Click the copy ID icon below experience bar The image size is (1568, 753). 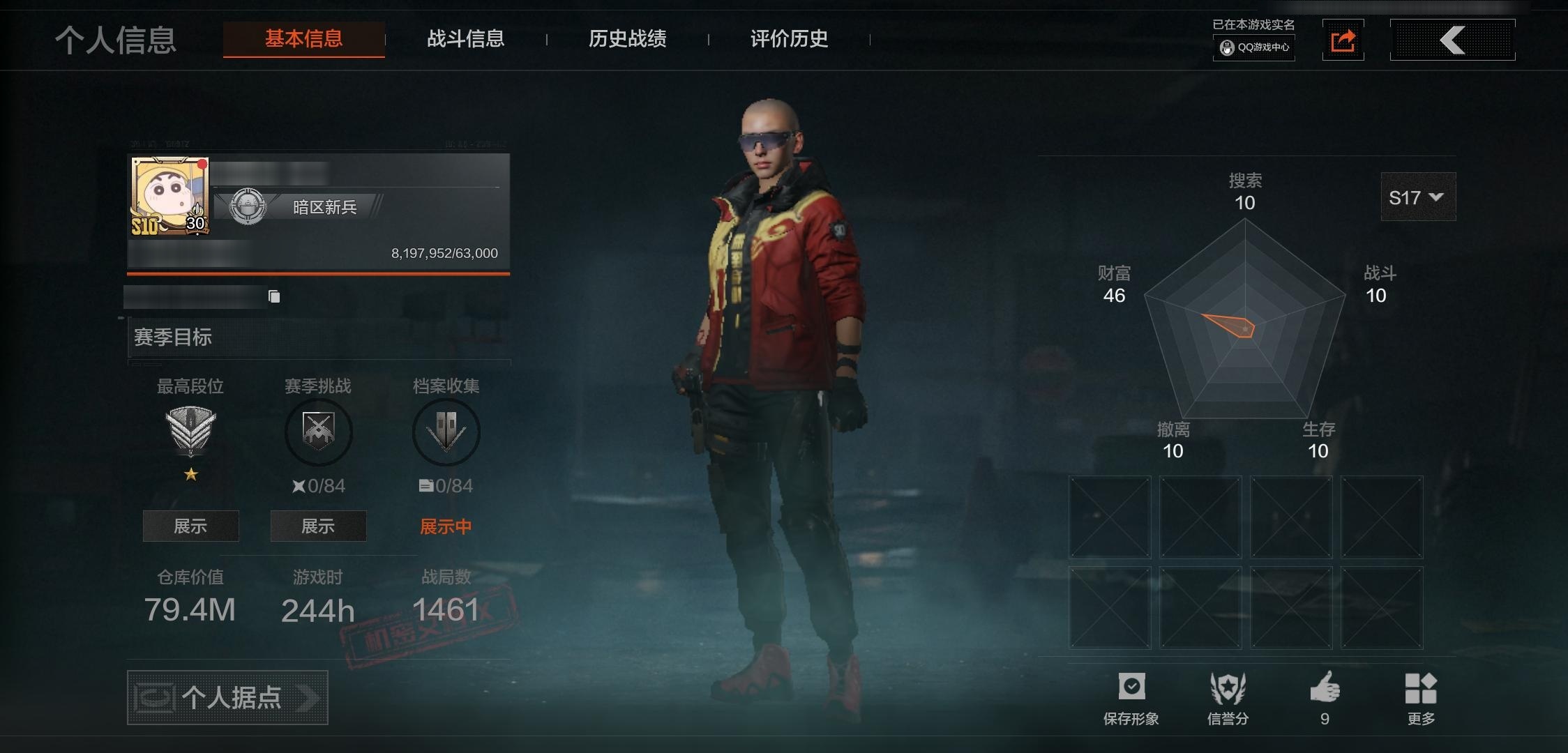tap(273, 296)
